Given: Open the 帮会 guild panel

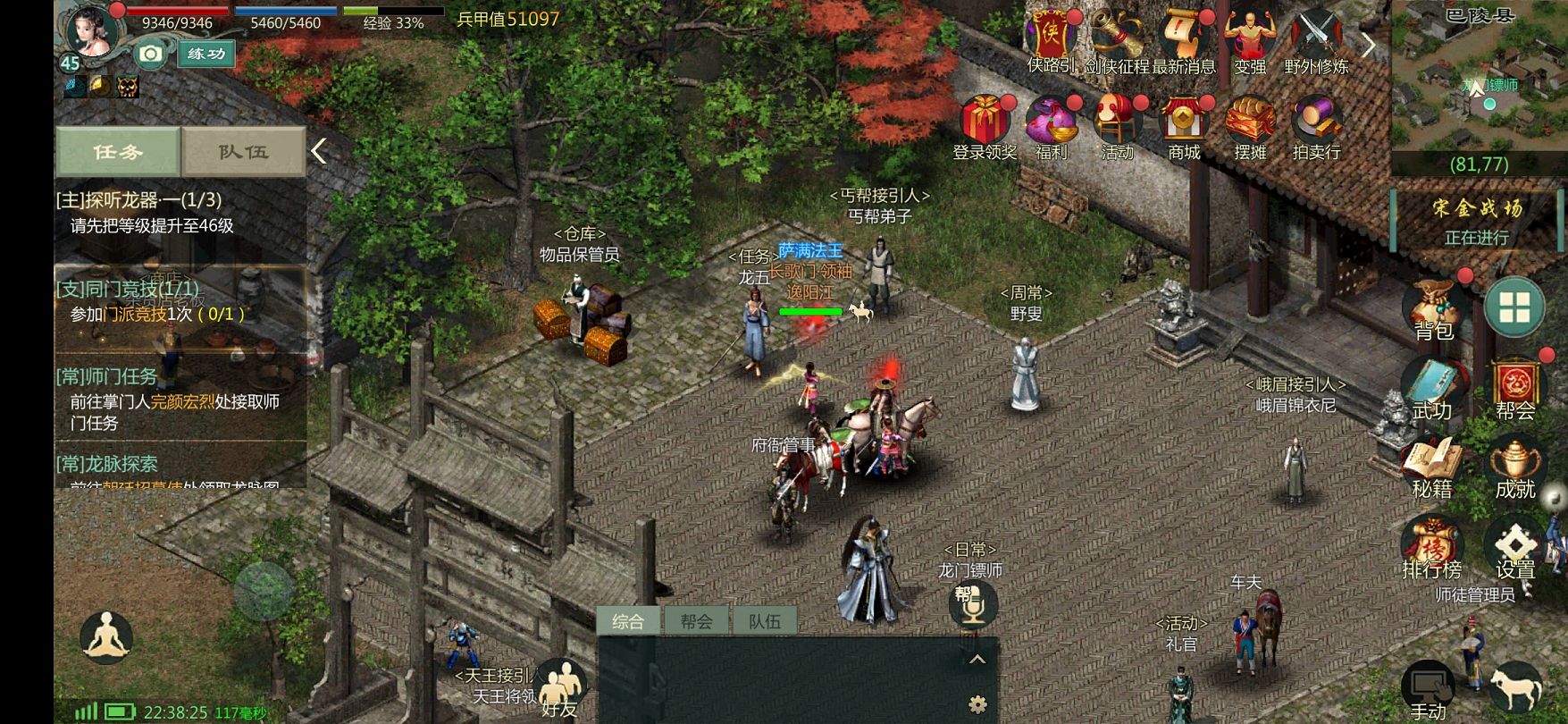Looking at the screenshot, I should (x=1515, y=390).
